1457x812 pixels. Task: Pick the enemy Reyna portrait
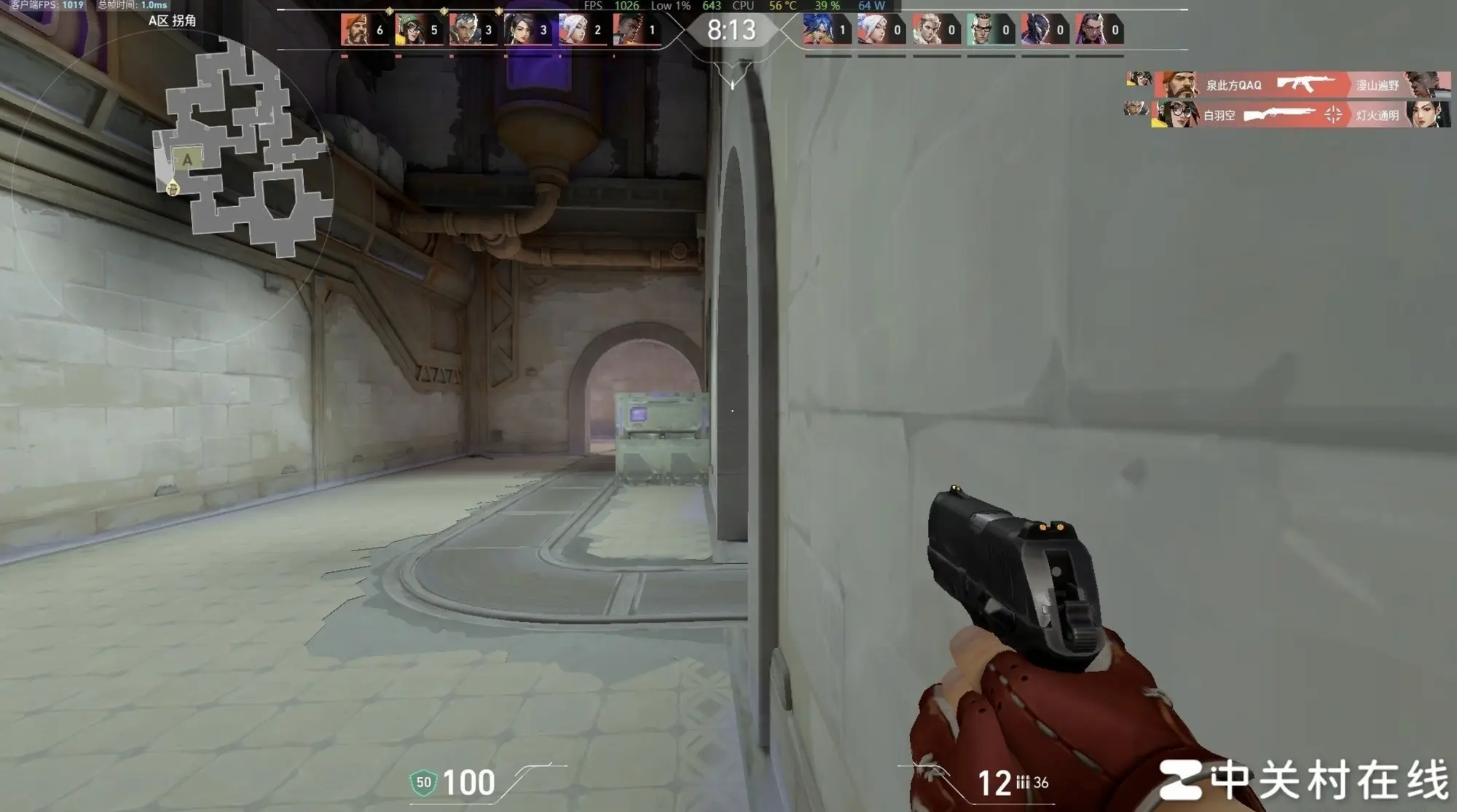[x=1090, y=30]
